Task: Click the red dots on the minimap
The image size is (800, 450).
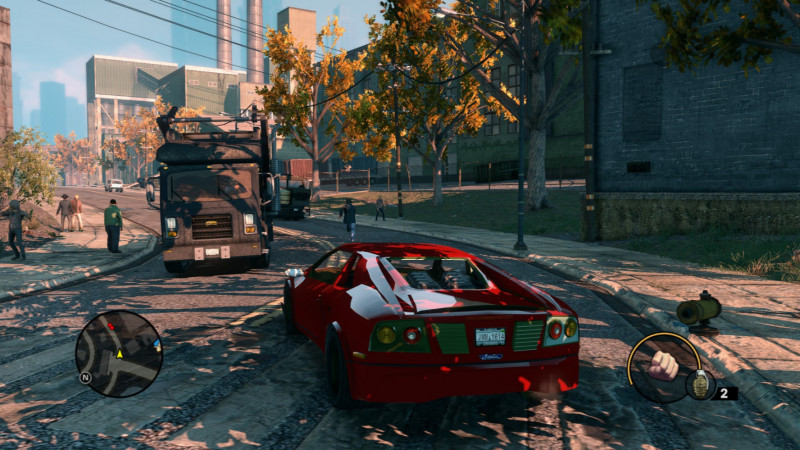Action: pyautogui.click(x=111, y=327)
